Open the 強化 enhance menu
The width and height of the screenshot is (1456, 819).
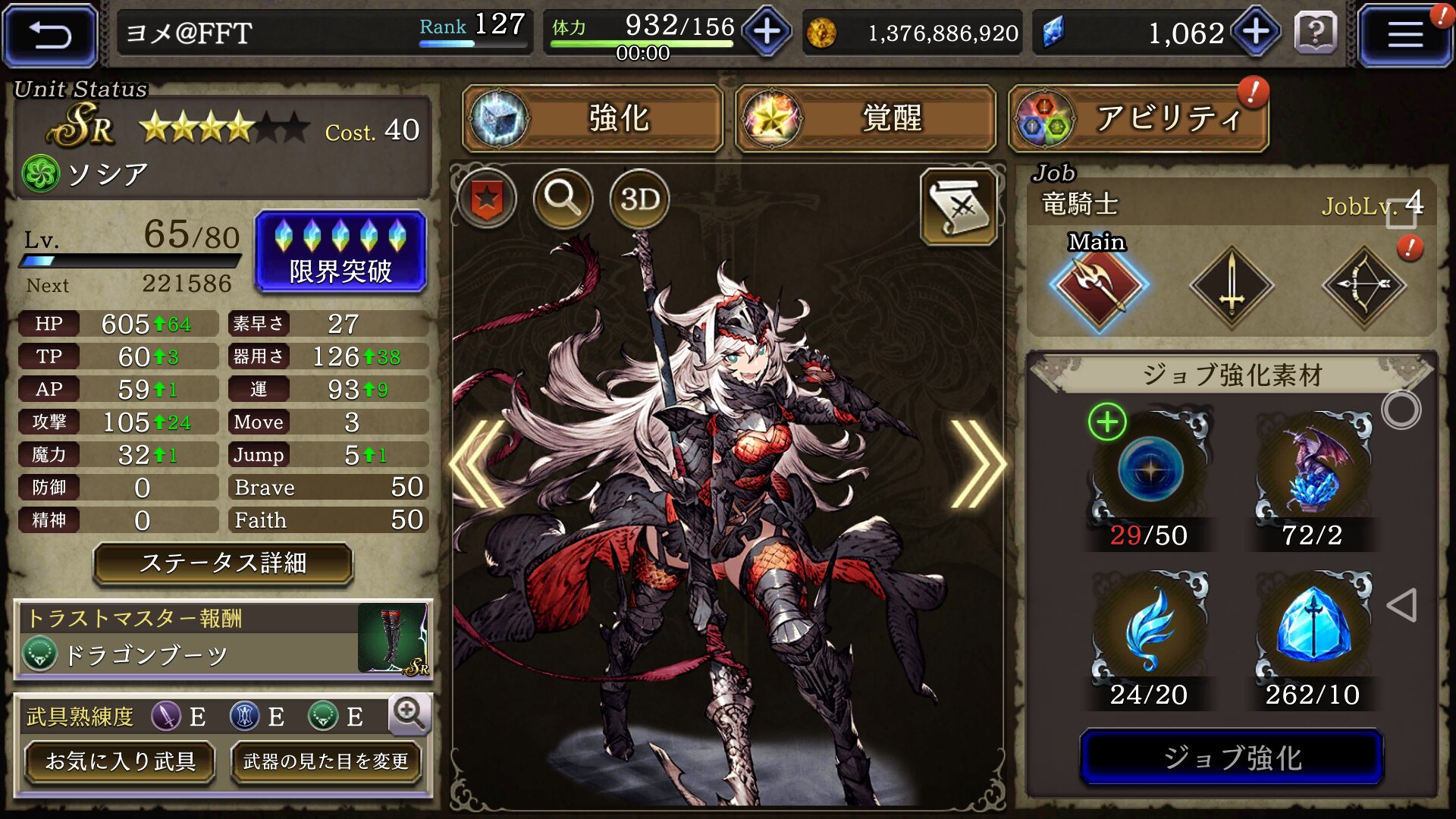click(593, 118)
